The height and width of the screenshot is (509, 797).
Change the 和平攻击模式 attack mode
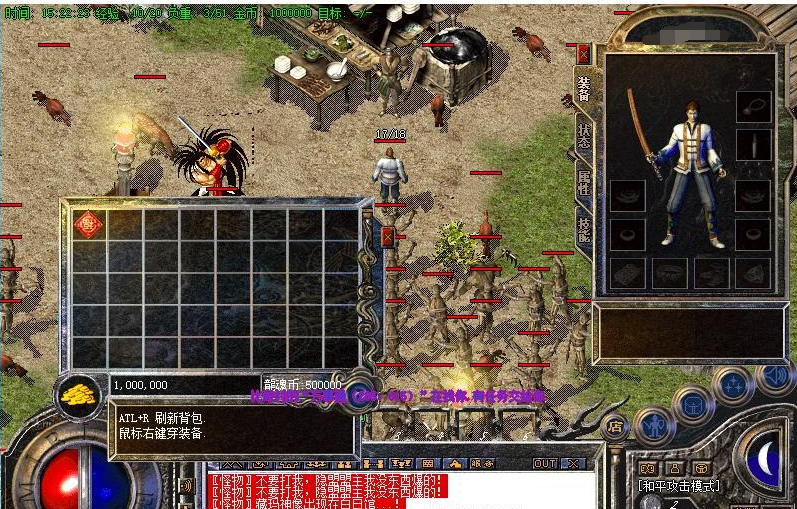tap(677, 485)
